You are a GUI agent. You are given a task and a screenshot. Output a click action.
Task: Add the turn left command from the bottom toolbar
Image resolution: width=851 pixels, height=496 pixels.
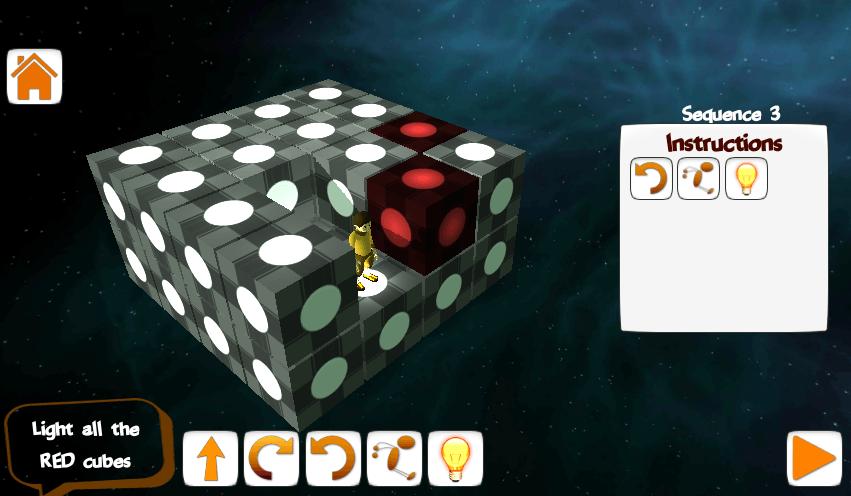click(x=333, y=459)
